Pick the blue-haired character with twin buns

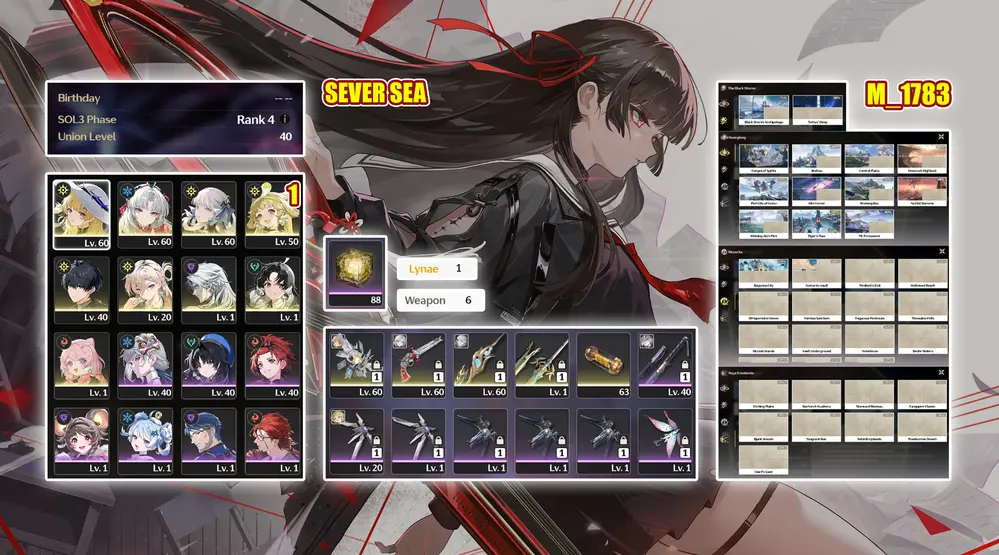[x=146, y=439]
